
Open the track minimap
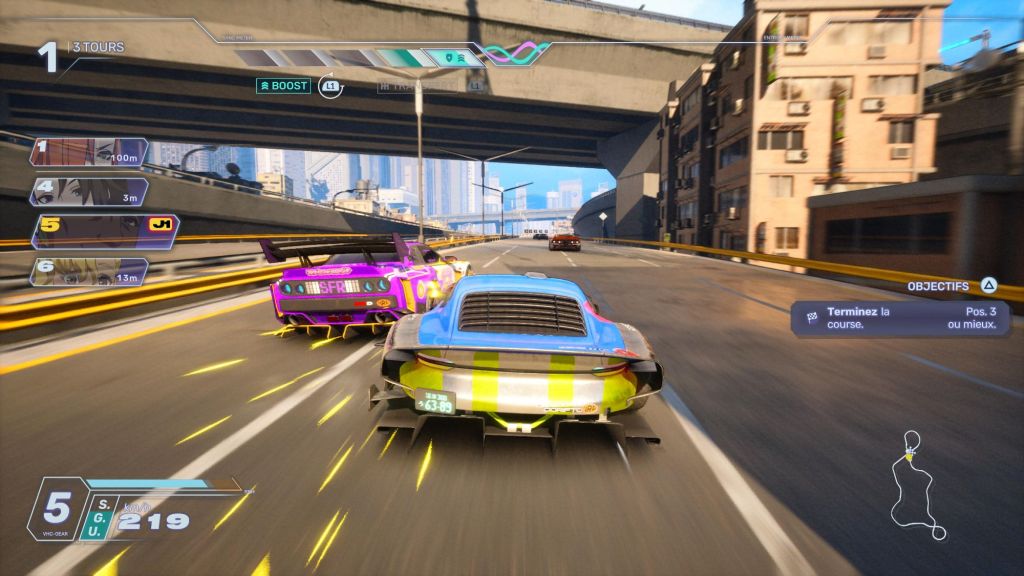[918, 486]
